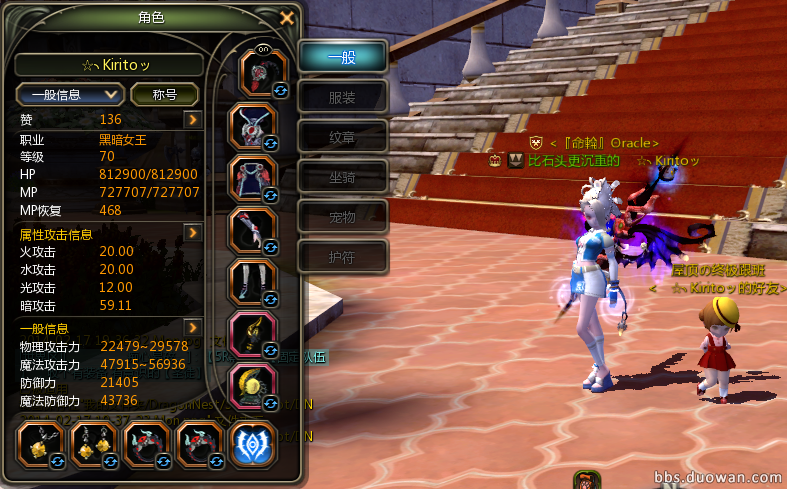Expand the lower 一般信息 stats arrow
This screenshot has width=787, height=489.
pos(193,327)
